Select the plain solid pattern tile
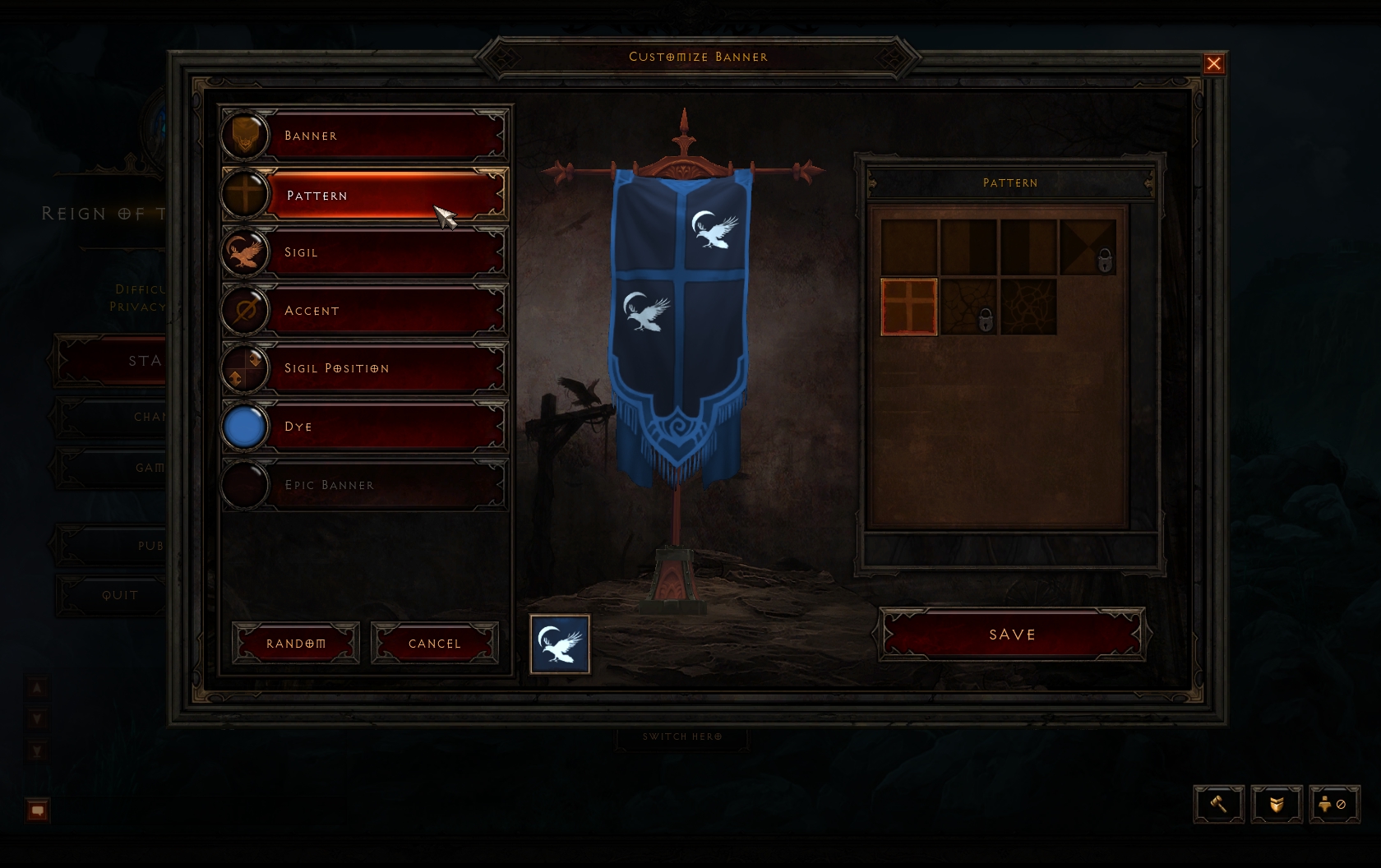Image resolution: width=1381 pixels, height=868 pixels. click(909, 247)
